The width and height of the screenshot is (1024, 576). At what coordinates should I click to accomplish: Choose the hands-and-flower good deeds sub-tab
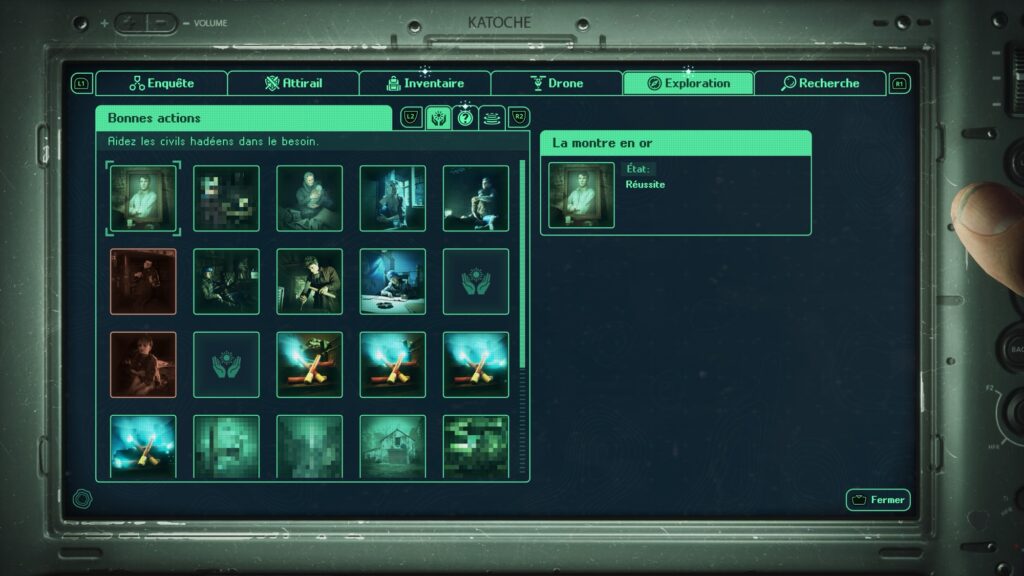[x=438, y=118]
